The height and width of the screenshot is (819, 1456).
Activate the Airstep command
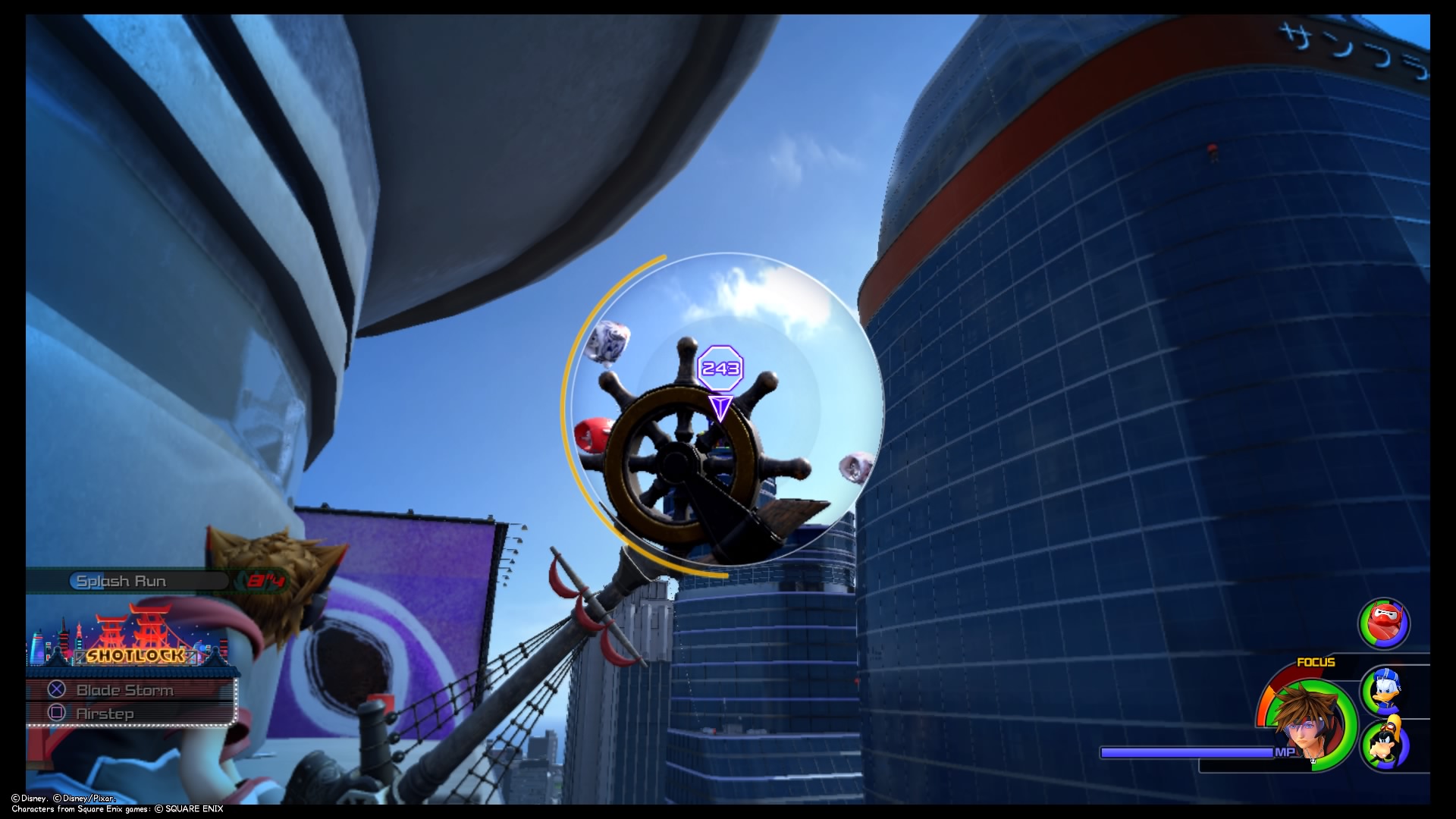[105, 713]
